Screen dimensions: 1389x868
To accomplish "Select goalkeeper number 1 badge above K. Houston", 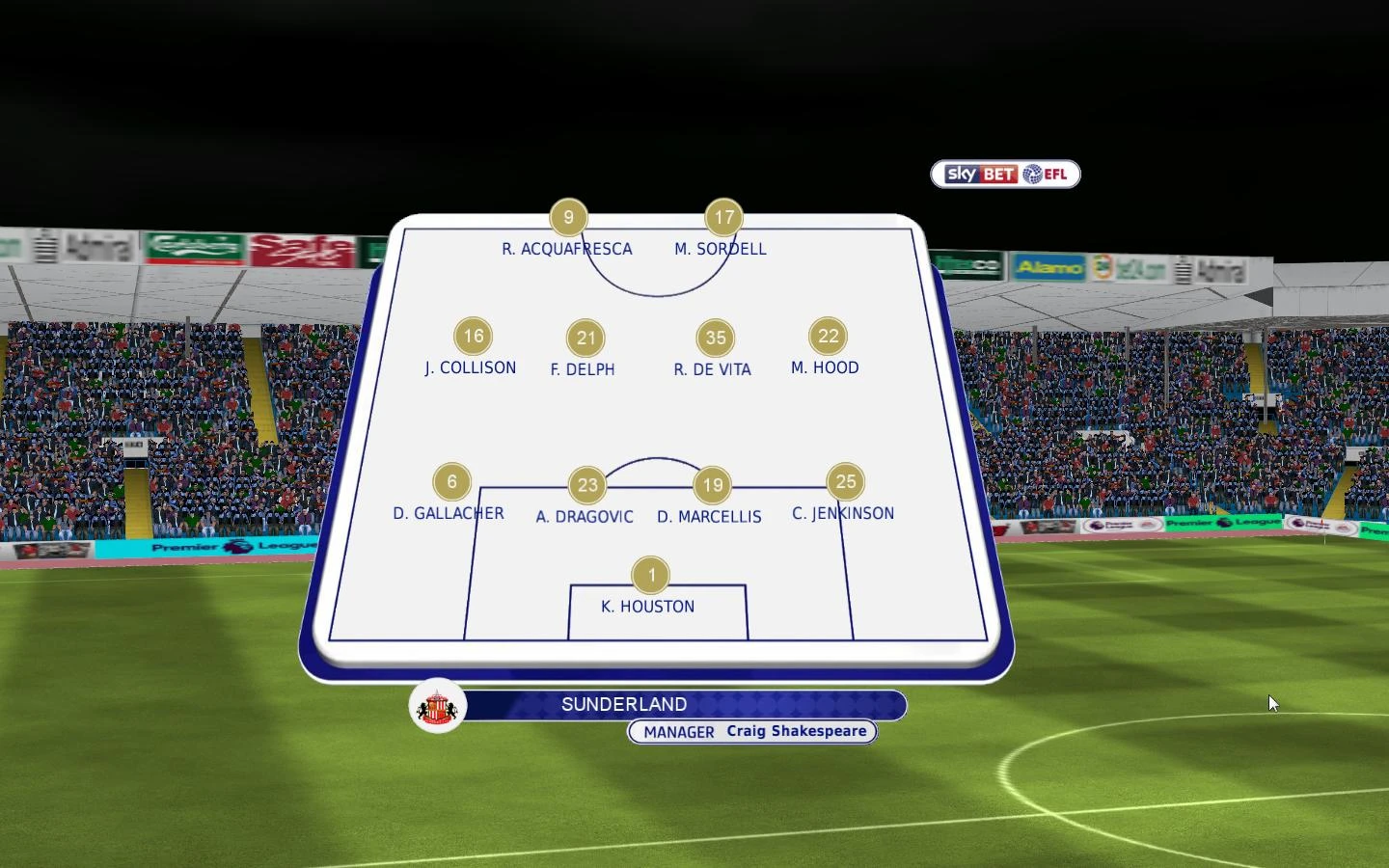I will click(651, 575).
